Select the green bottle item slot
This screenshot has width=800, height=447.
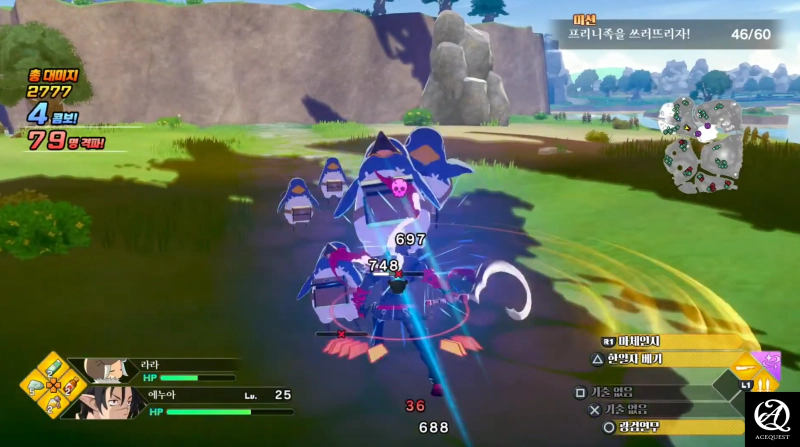pyautogui.click(x=52, y=364)
